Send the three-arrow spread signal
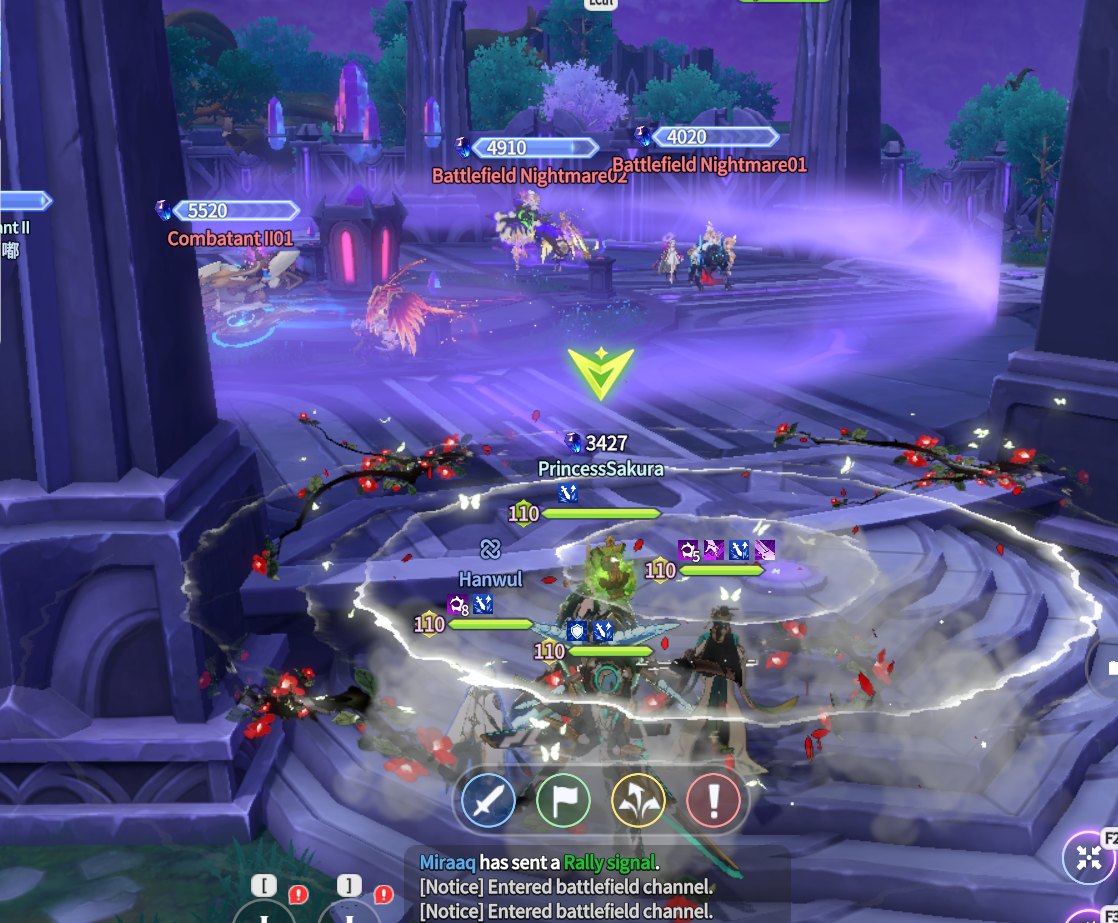Screen dimensions: 1118x923 click(638, 801)
